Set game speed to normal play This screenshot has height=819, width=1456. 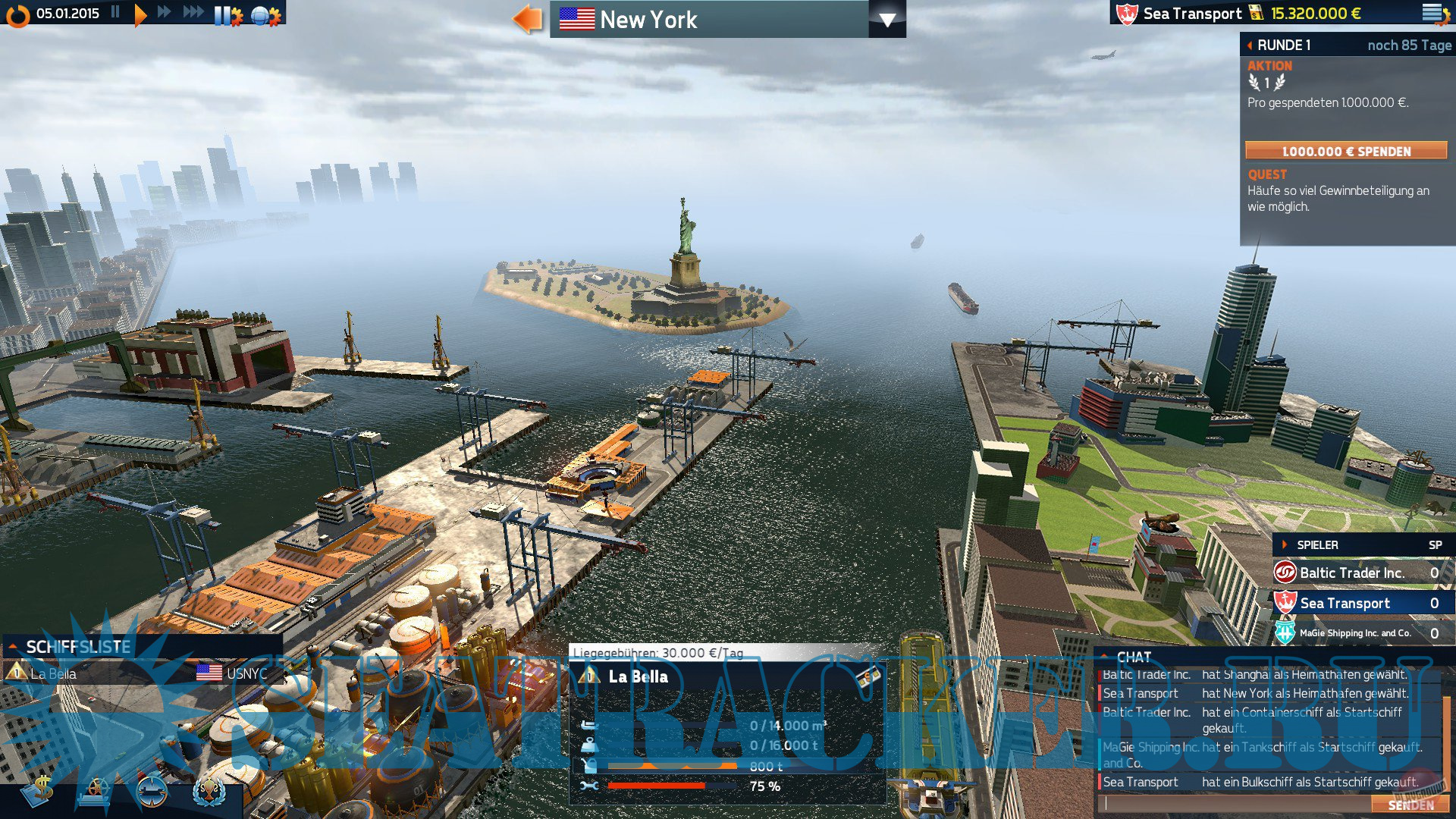[140, 14]
